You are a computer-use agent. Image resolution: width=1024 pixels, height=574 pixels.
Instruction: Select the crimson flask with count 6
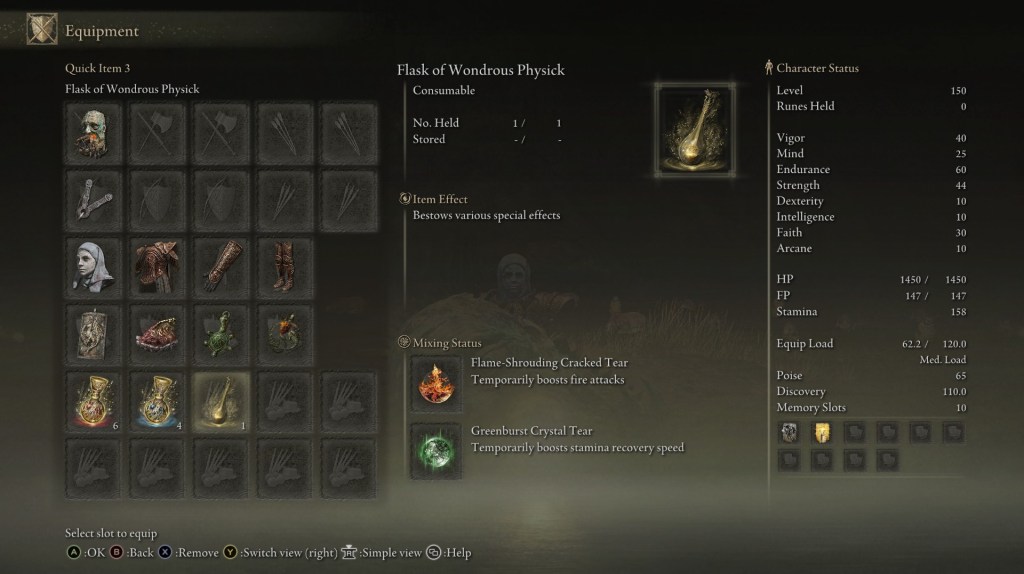(96, 402)
